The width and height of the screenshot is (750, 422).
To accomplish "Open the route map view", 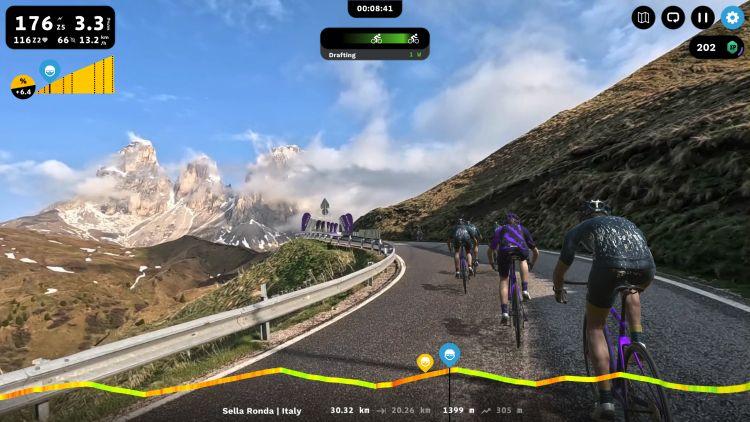I will click(643, 17).
